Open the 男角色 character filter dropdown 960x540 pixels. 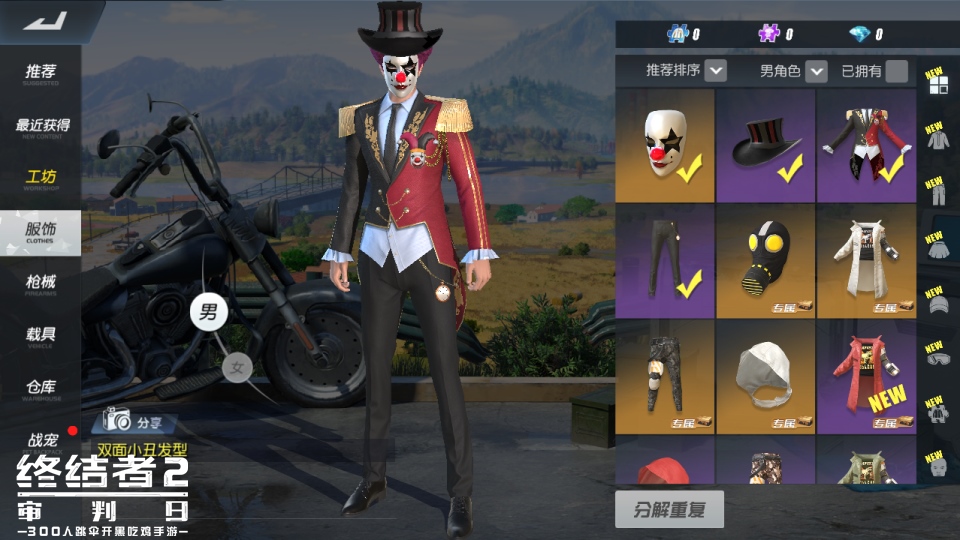(x=816, y=71)
